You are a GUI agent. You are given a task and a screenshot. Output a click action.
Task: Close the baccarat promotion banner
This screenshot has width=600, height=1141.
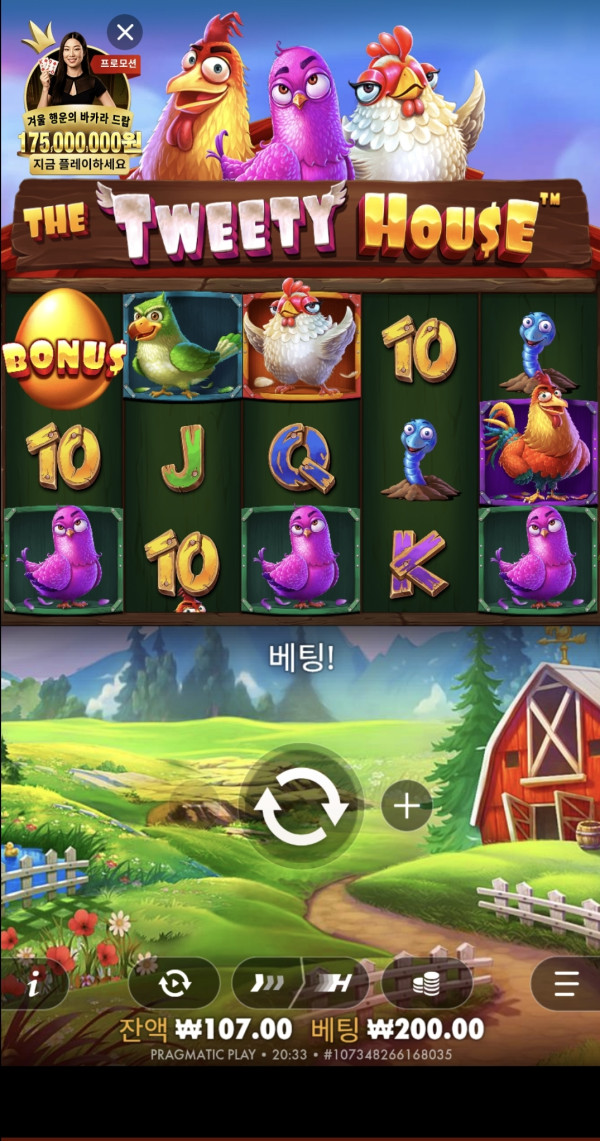click(x=124, y=32)
